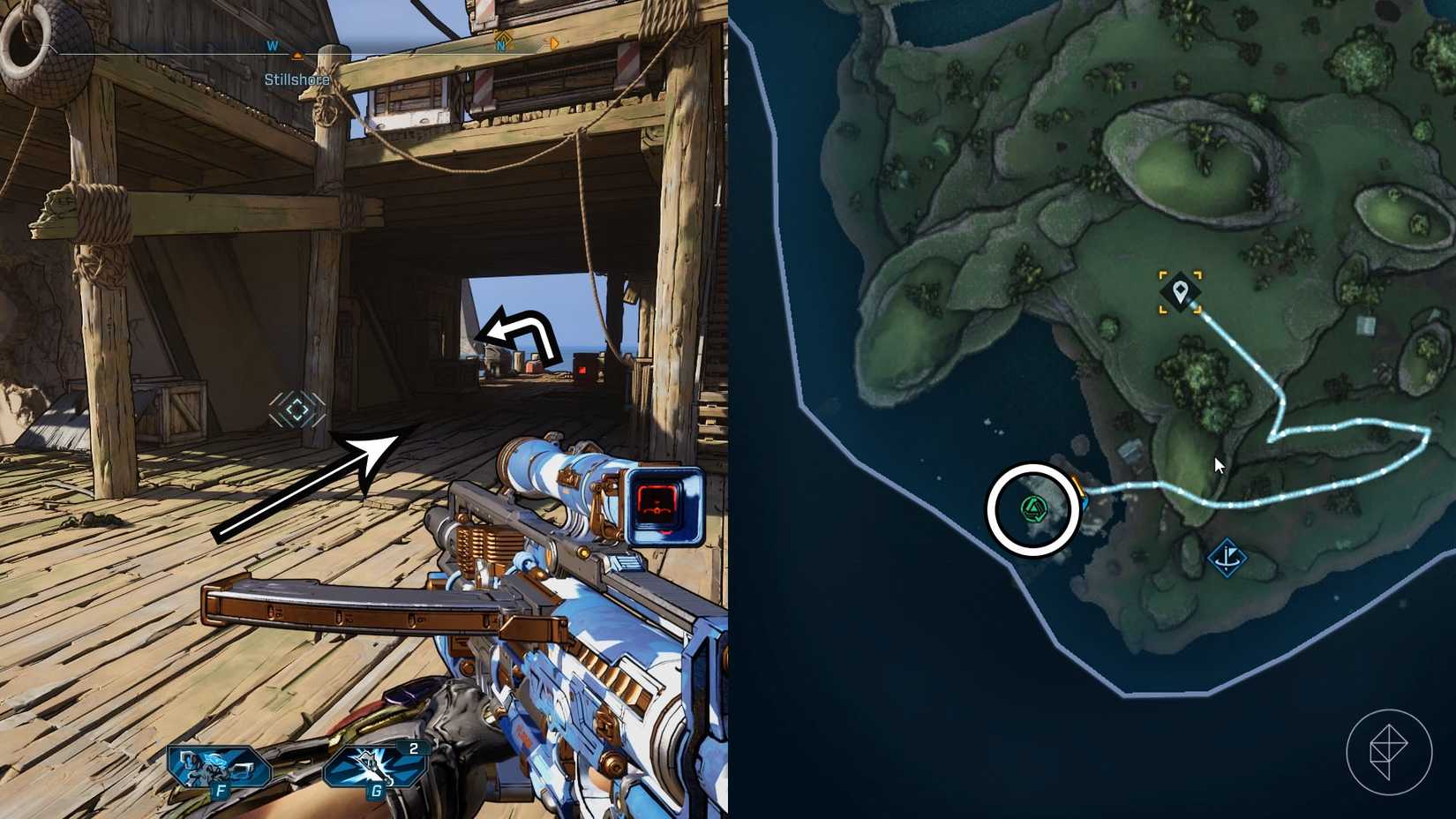This screenshot has height=819, width=1456.
Task: Click the W west indicator on compass bar
Action: (x=272, y=45)
